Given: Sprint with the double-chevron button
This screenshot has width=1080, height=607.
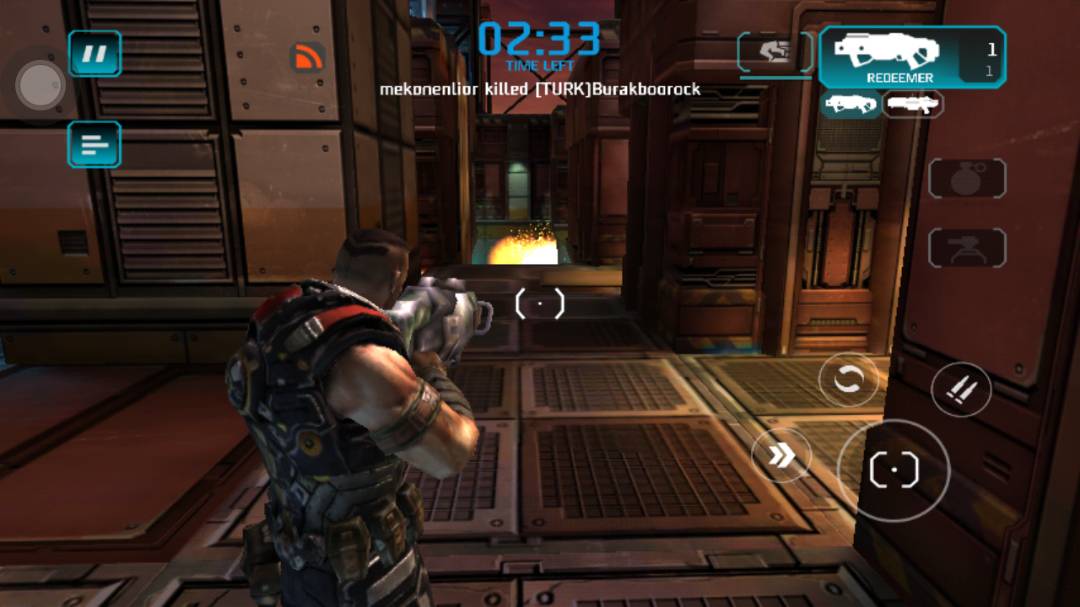Looking at the screenshot, I should click(x=781, y=456).
